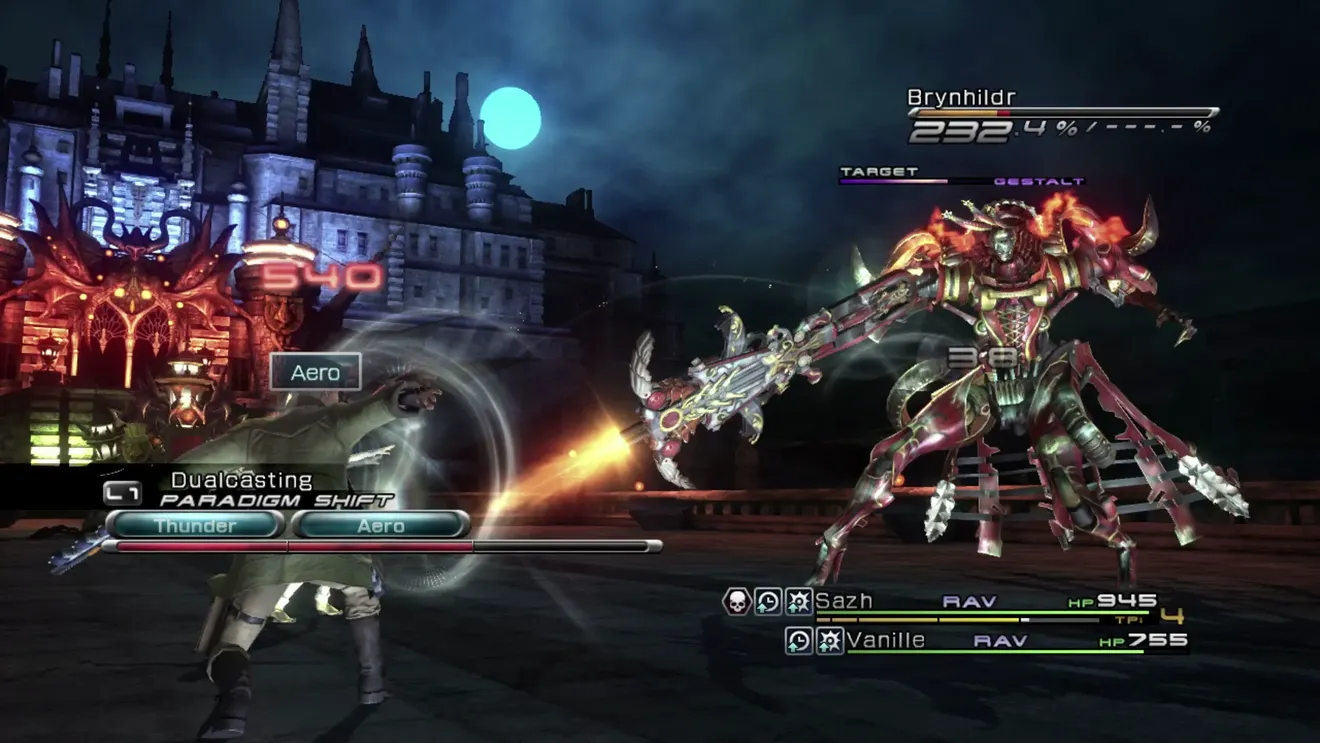Screen dimensions: 1320x743
Task: Click Vanille's clock Haste status icon
Action: click(799, 640)
